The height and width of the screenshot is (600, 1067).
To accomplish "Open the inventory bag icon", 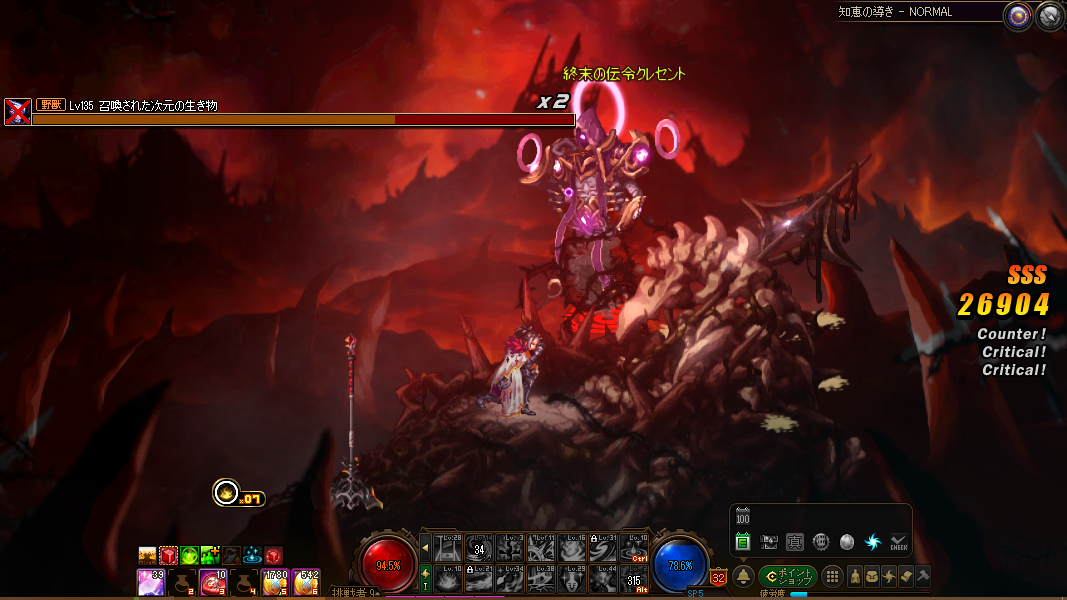I will coord(873,576).
